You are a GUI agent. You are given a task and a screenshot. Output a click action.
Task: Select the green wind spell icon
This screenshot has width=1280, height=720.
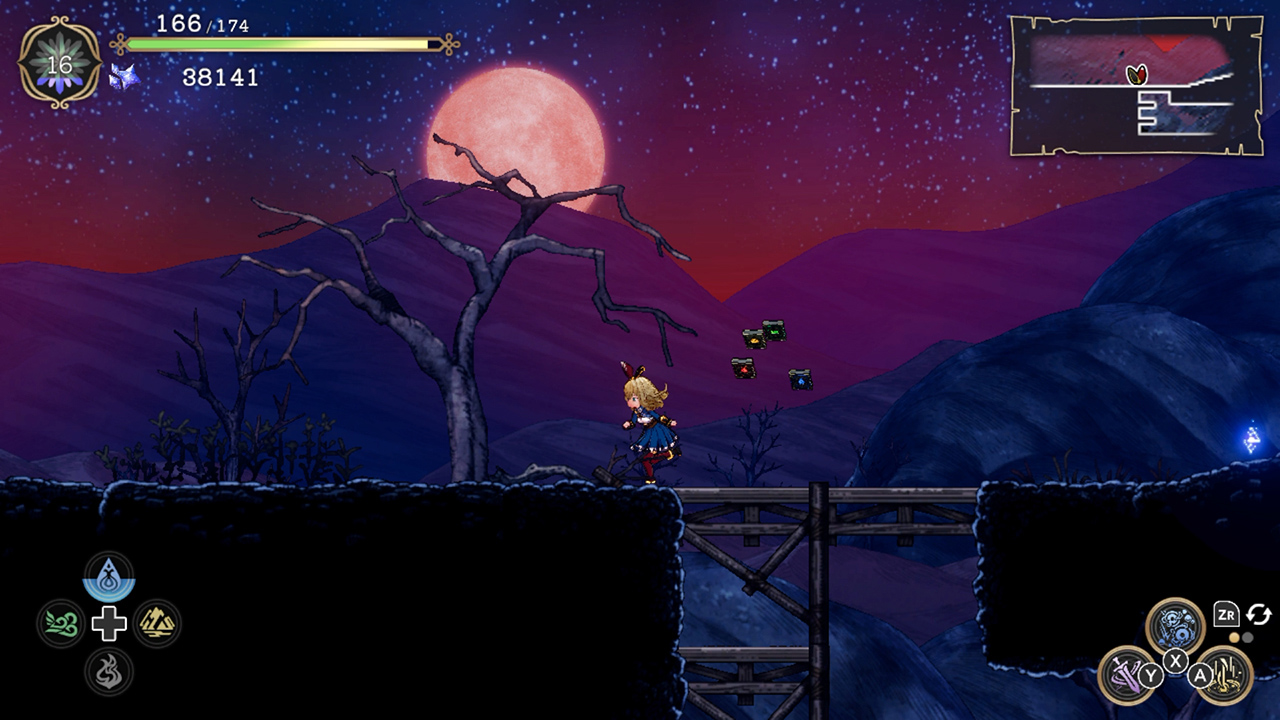pos(62,622)
